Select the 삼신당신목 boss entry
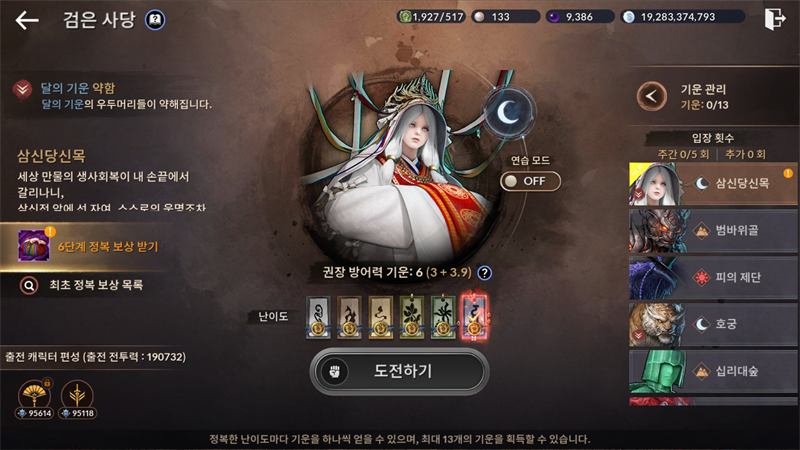The height and width of the screenshot is (450, 800). pos(713,183)
